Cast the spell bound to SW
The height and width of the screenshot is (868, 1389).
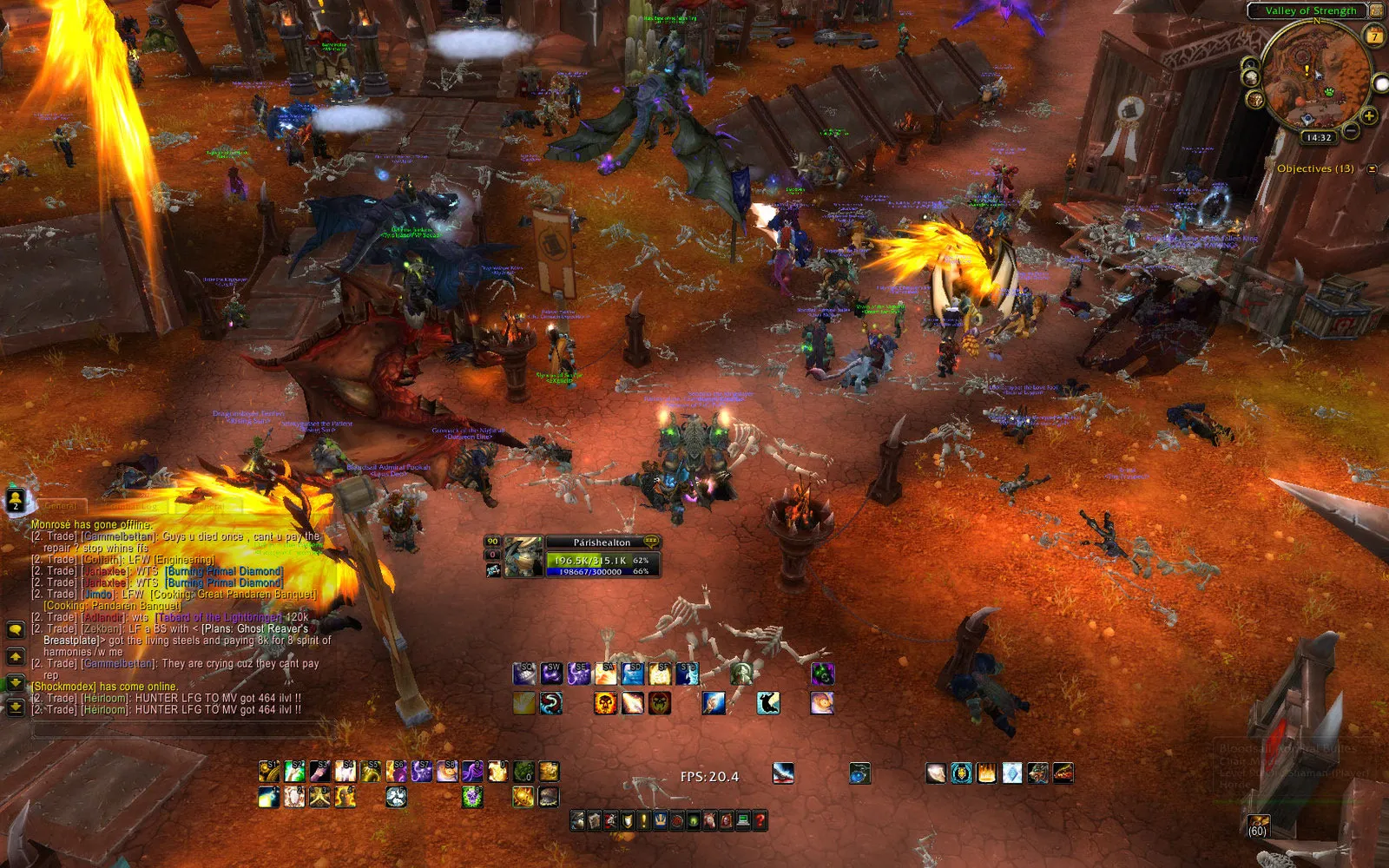pyautogui.click(x=551, y=673)
